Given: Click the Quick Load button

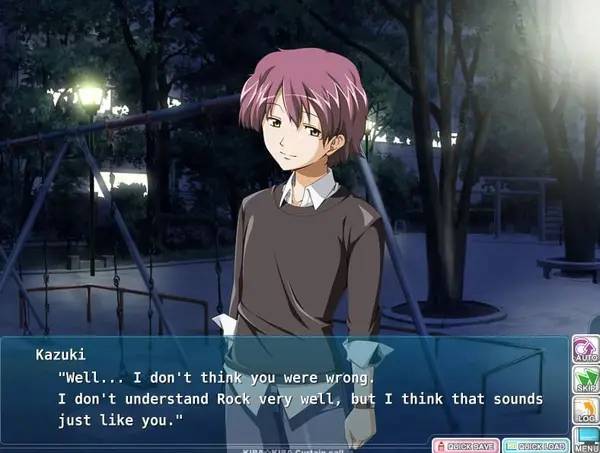Looking at the screenshot, I should coord(536,445).
